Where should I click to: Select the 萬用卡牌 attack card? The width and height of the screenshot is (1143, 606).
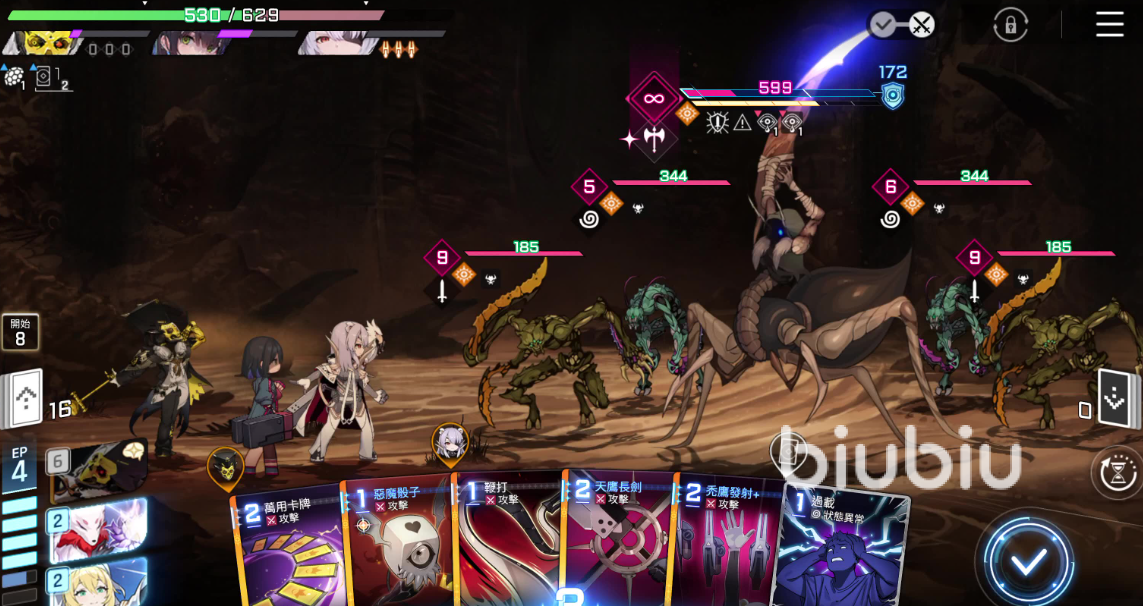289,545
